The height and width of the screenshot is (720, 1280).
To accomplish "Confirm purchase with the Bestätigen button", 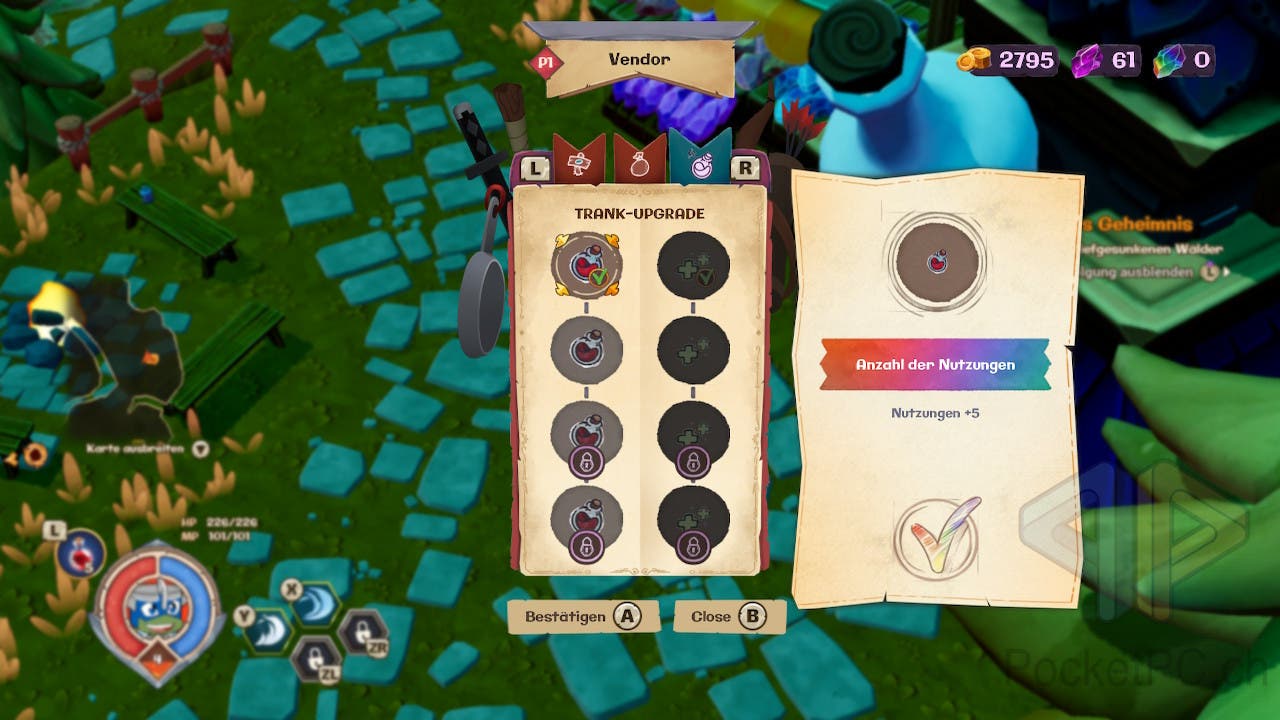I will (x=583, y=616).
